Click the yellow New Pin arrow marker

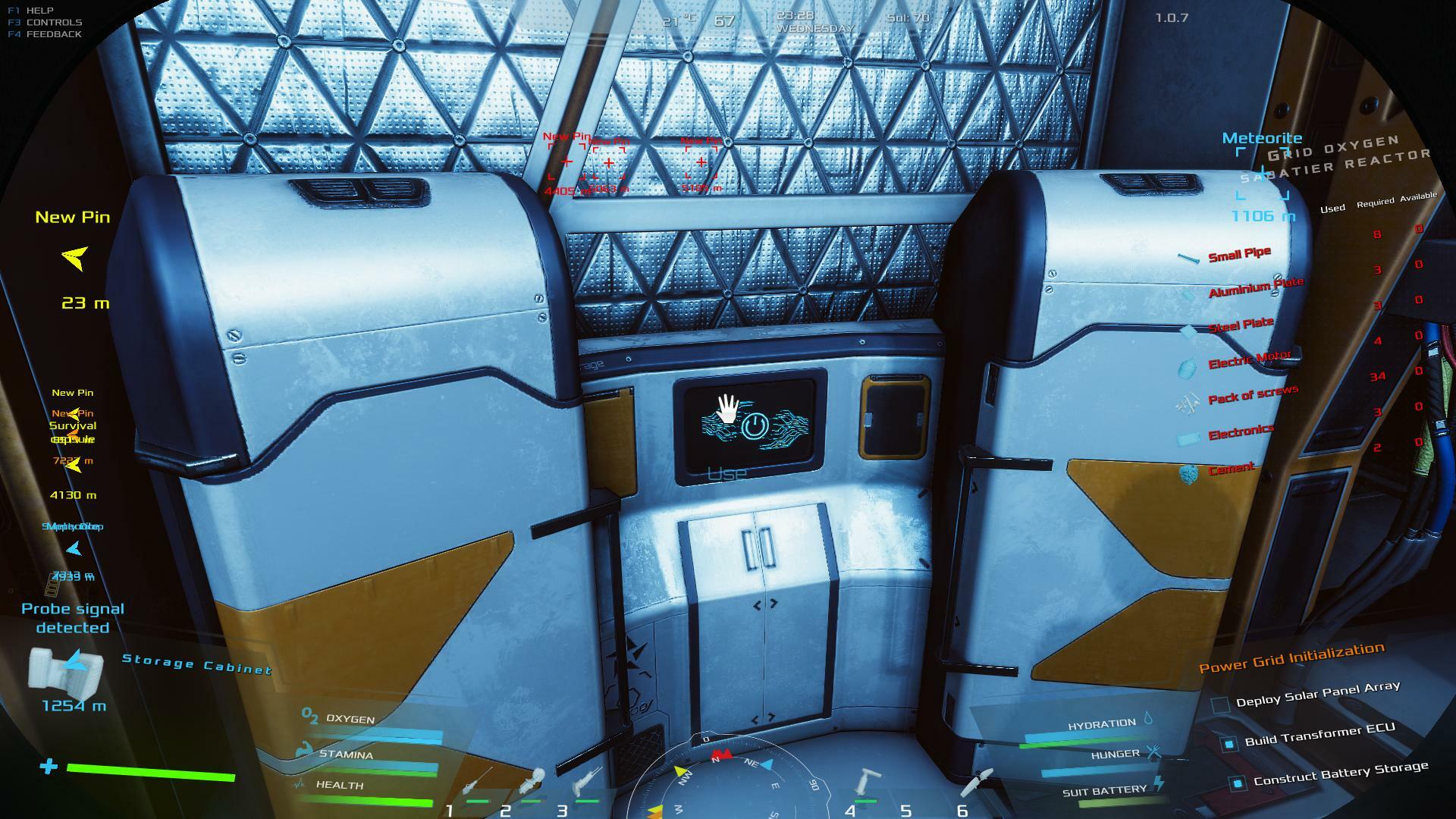tap(74, 259)
